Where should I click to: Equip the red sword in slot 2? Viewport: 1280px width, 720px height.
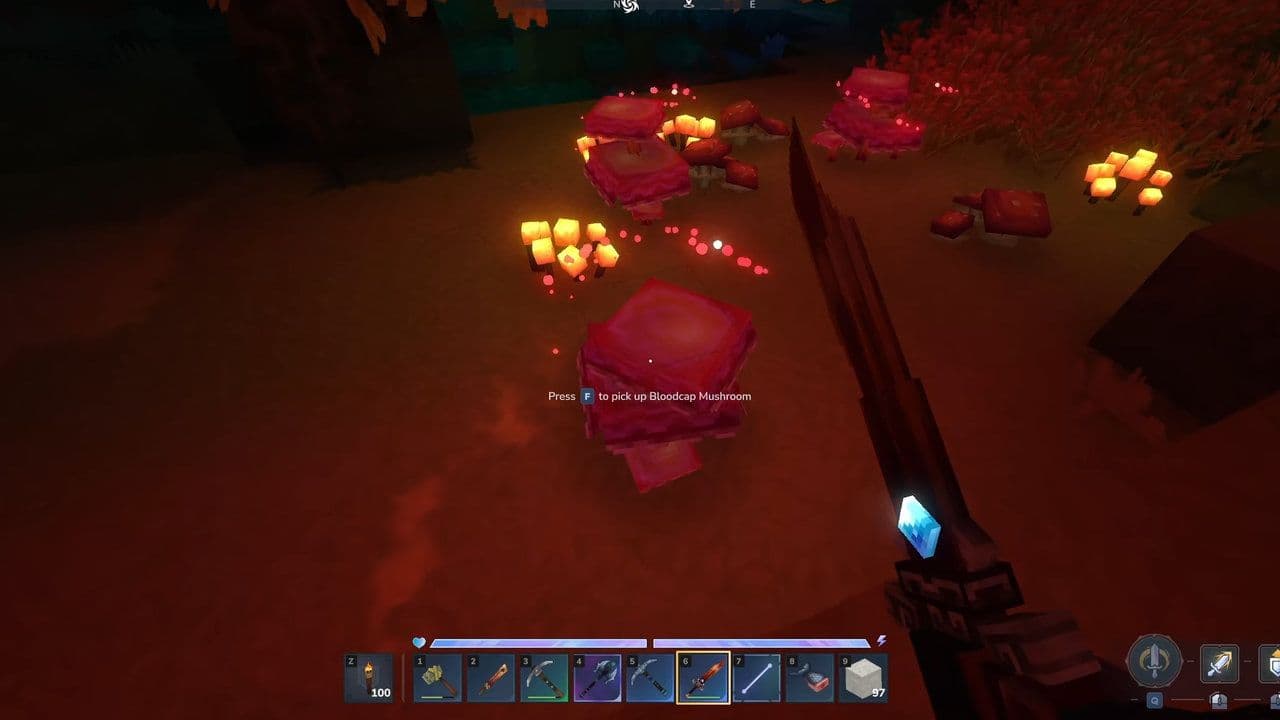tap(490, 678)
